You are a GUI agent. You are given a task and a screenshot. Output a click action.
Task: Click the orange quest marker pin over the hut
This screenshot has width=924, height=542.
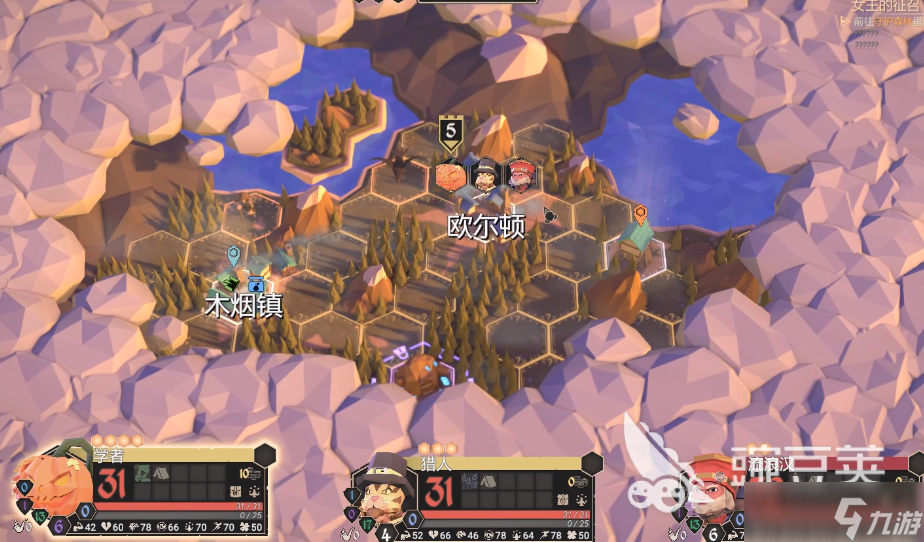click(x=640, y=213)
